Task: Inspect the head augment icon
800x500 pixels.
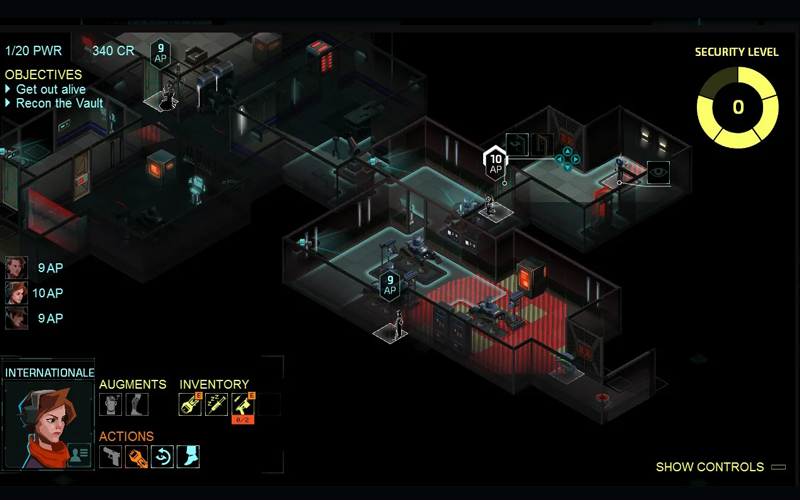Action: click(111, 404)
